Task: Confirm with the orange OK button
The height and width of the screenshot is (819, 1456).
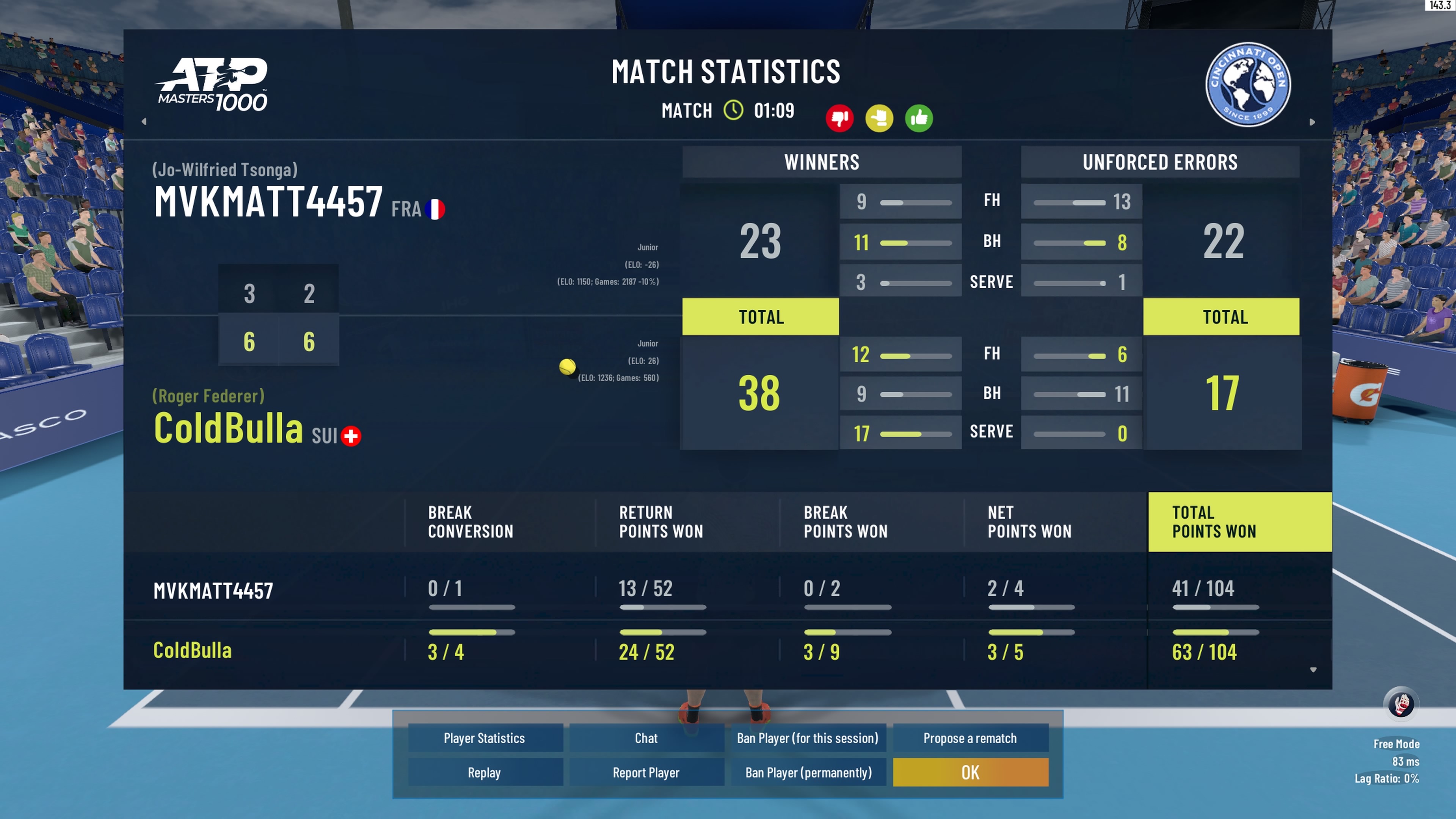Action: 970,773
